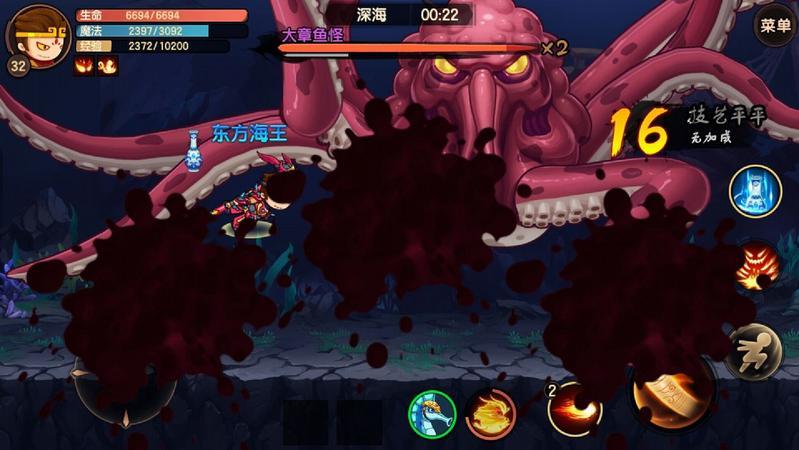
Task: Open the 菜单 menu button
Action: click(775, 26)
